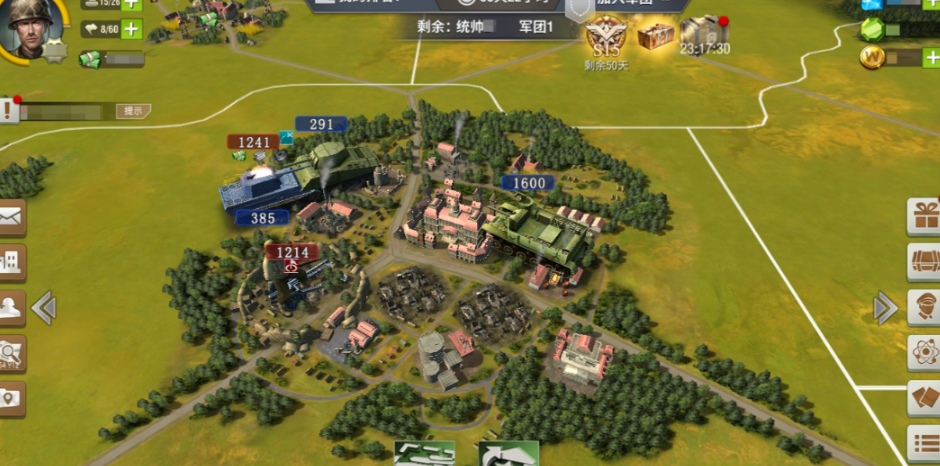Screen dimensions: 940x466
Task: Collapse the left sidebar with arrow
Action: tap(43, 307)
